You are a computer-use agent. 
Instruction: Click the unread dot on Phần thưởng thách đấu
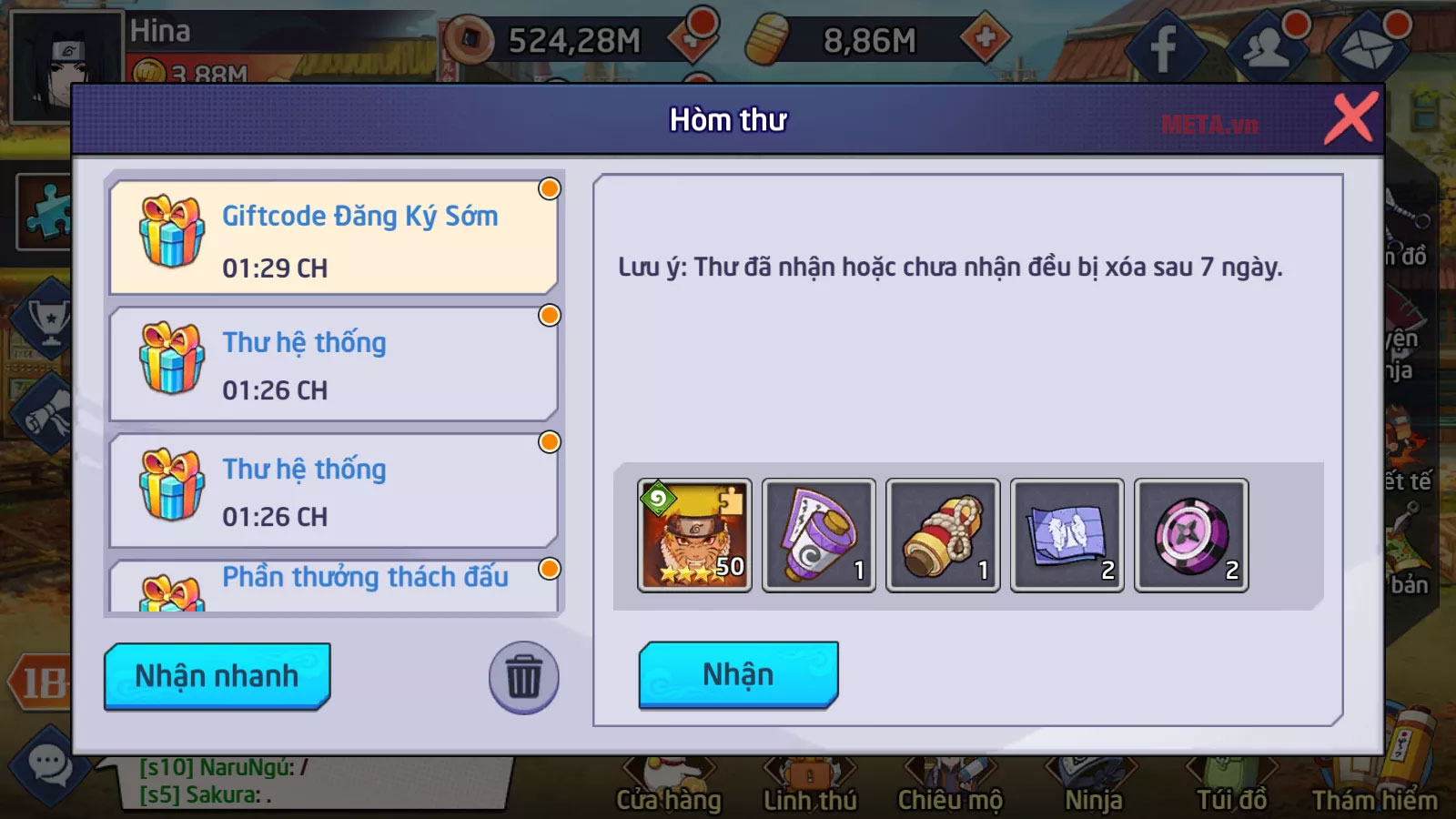(548, 567)
